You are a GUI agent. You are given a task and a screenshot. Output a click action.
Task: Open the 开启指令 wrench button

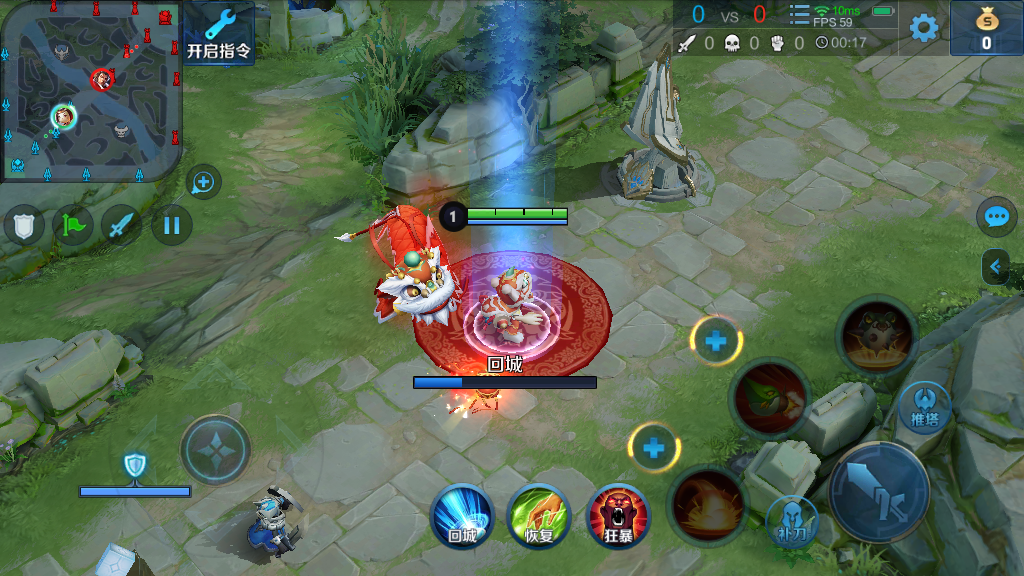[x=219, y=33]
